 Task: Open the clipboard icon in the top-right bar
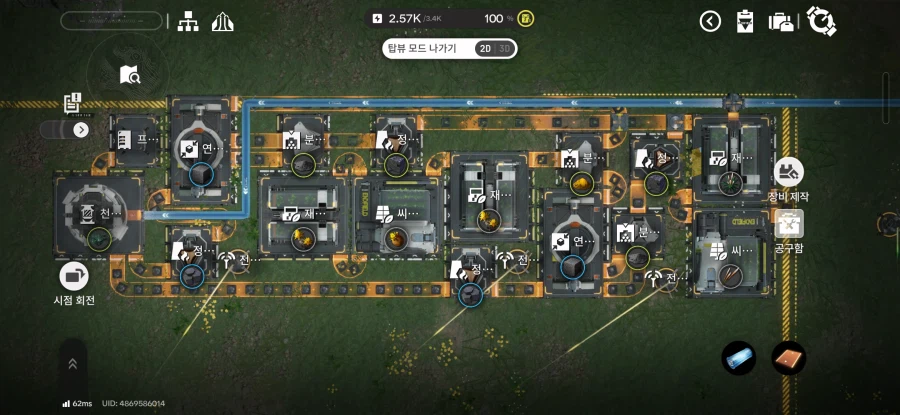point(744,21)
